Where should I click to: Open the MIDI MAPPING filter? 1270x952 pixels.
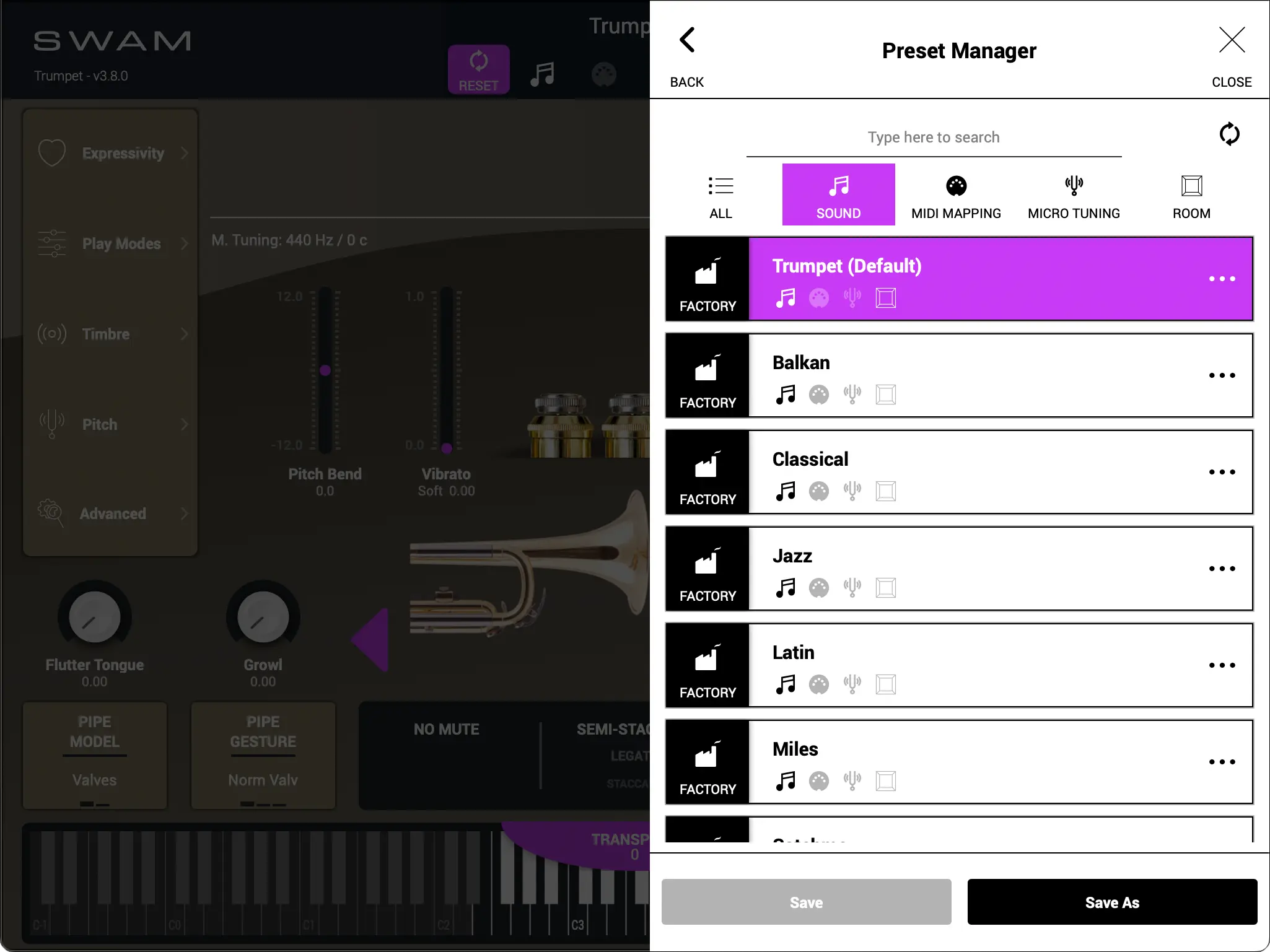pos(955,194)
